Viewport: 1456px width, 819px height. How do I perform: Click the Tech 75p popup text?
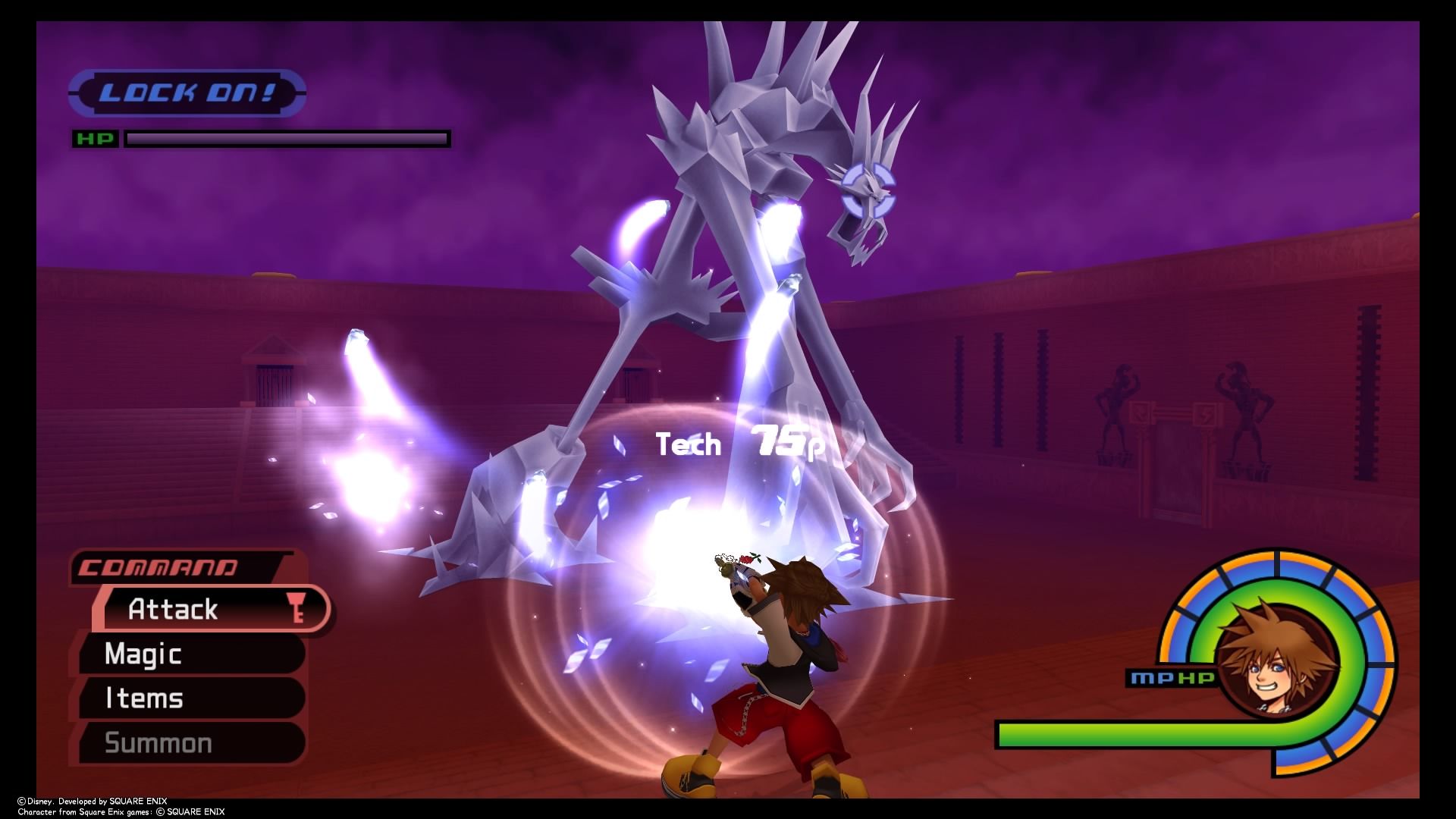739,445
